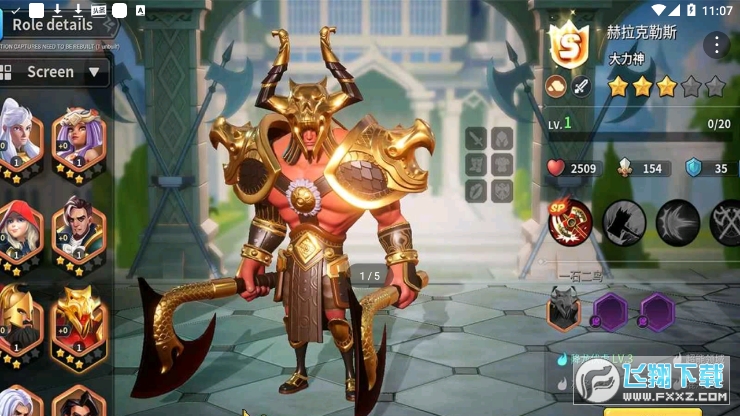The image size is (740, 416).
Task: Click the sword weapon-type icon
Action: click(581, 87)
